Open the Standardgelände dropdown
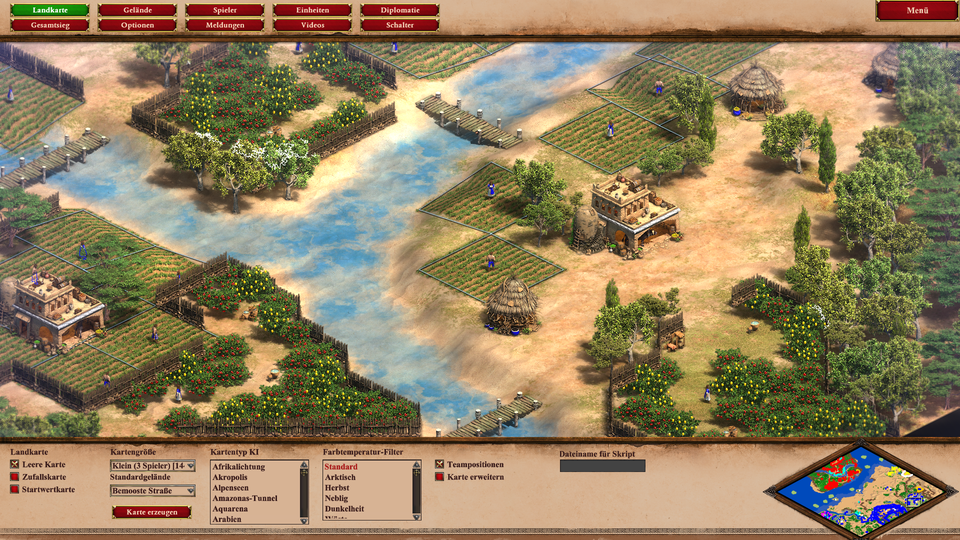This screenshot has height=540, width=960. coord(152,491)
